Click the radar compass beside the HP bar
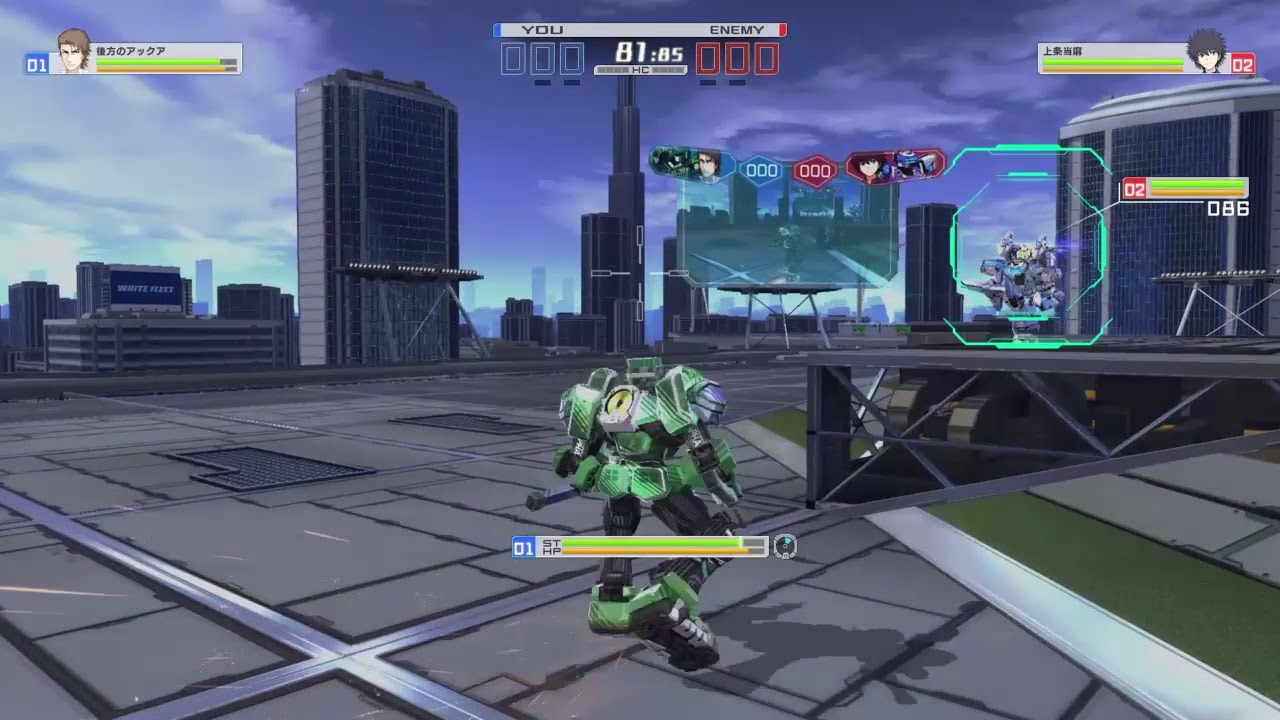Image resolution: width=1280 pixels, height=720 pixels. 786,546
